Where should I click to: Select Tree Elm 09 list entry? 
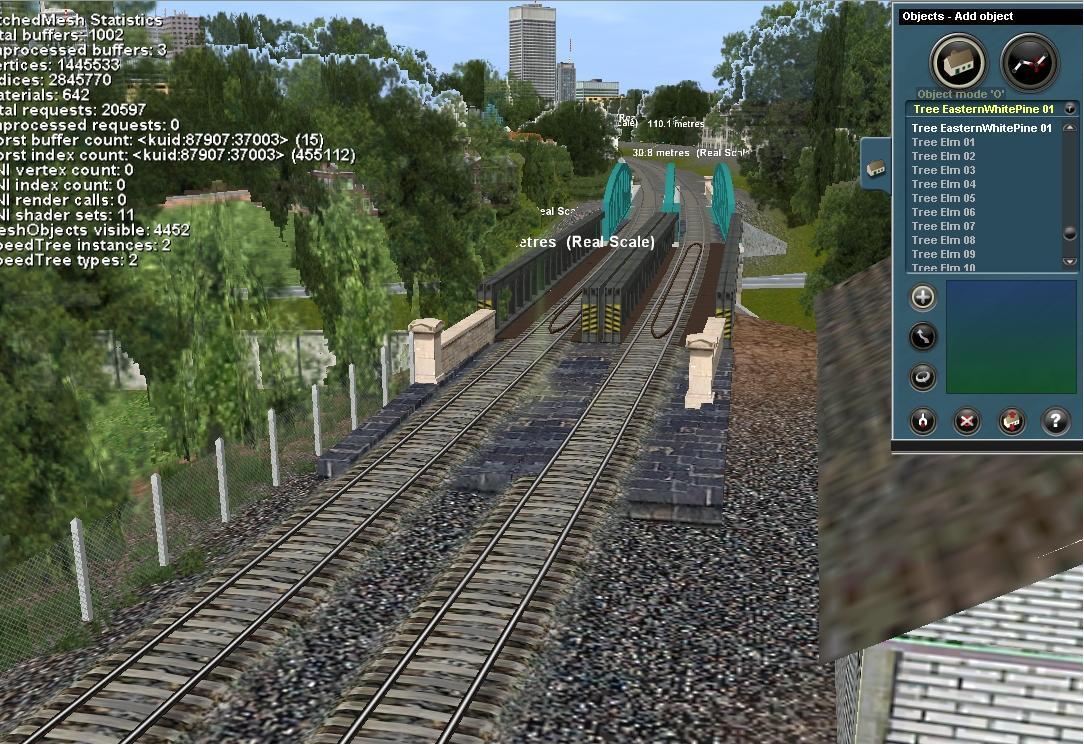click(943, 255)
